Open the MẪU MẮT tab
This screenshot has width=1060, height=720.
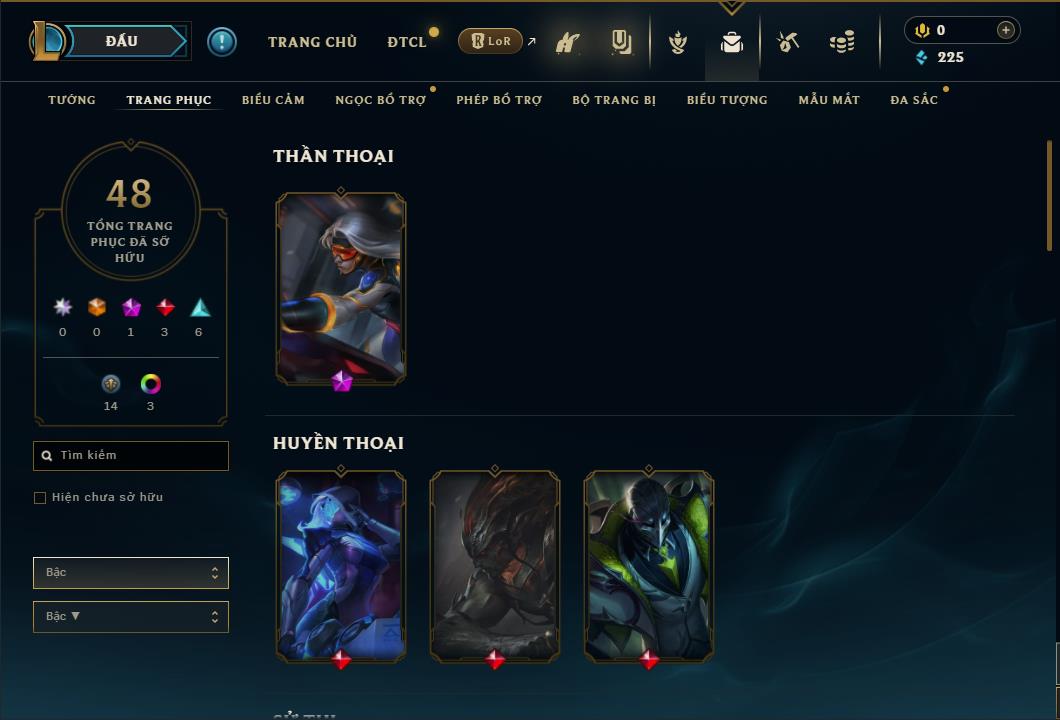pyautogui.click(x=829, y=100)
